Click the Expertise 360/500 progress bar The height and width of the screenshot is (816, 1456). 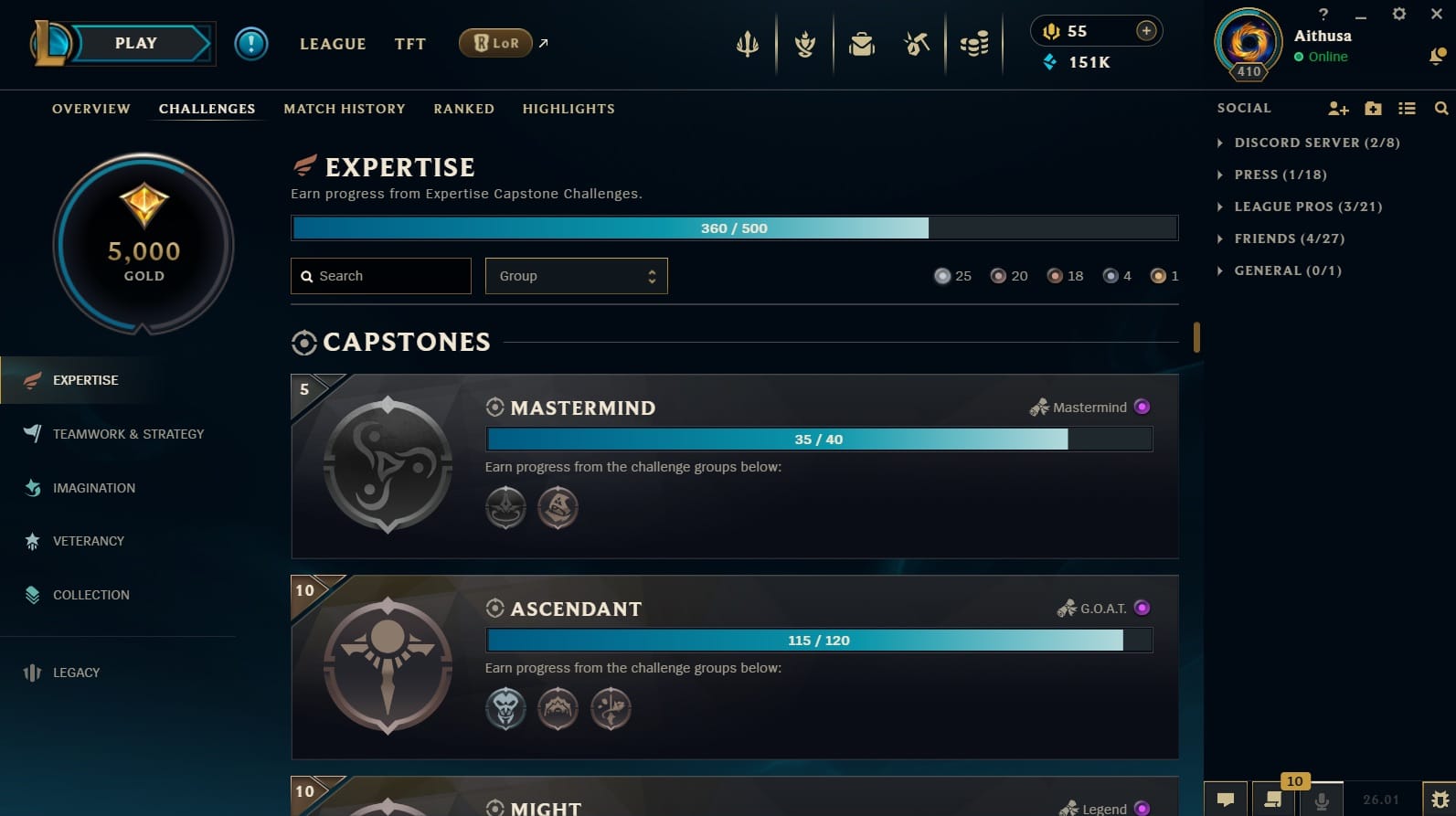pos(734,228)
